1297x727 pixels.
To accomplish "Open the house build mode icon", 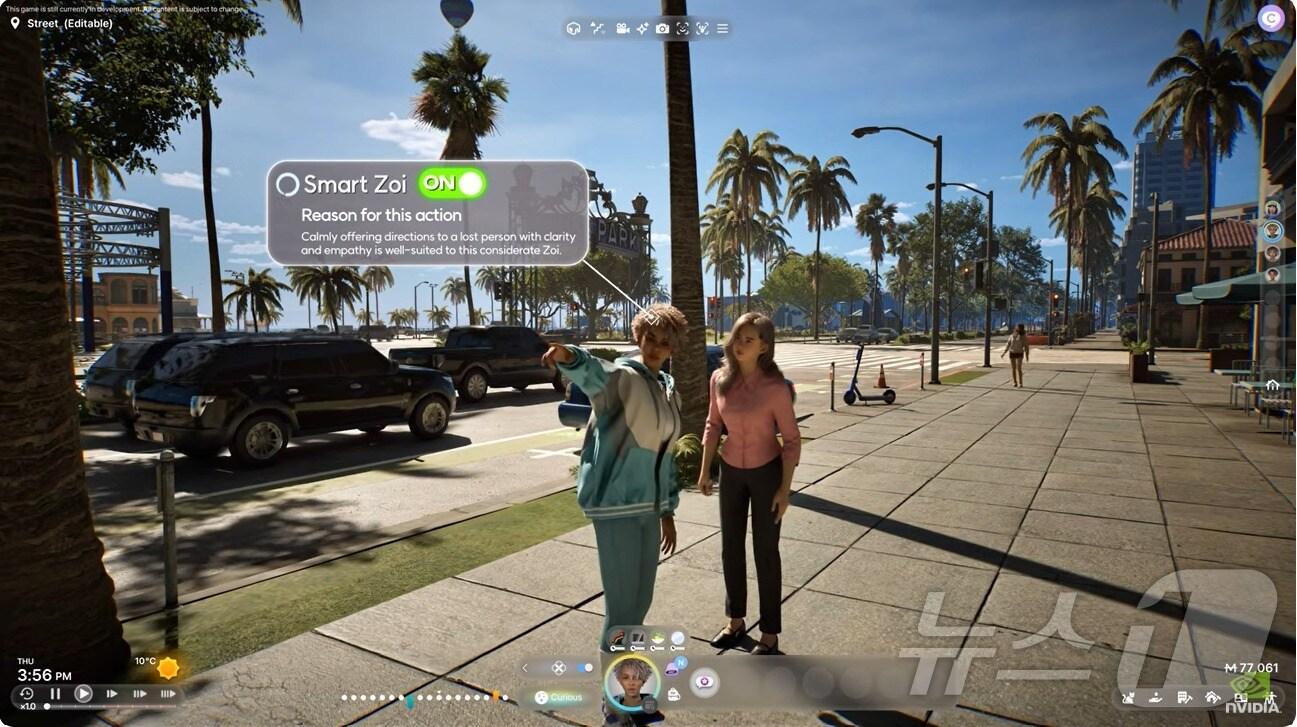I will pos(1212,697).
